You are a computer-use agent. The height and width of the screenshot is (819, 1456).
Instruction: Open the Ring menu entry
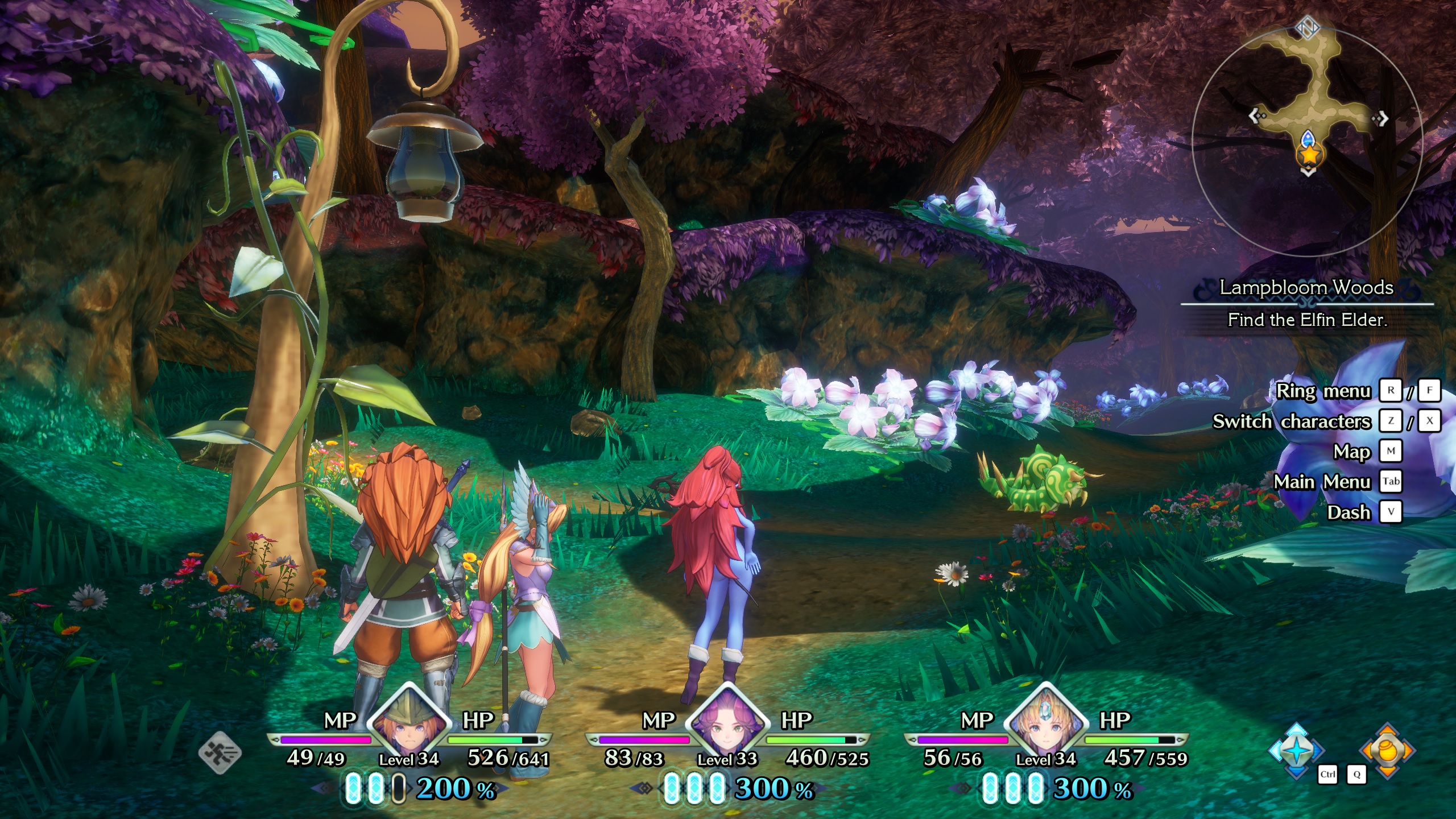[1323, 391]
